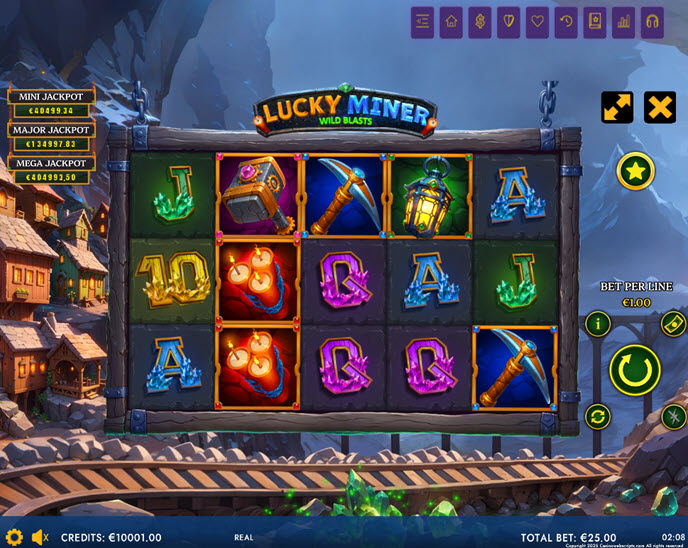Enable autoplay with the double-arrow button
The image size is (688, 548).
click(x=598, y=417)
